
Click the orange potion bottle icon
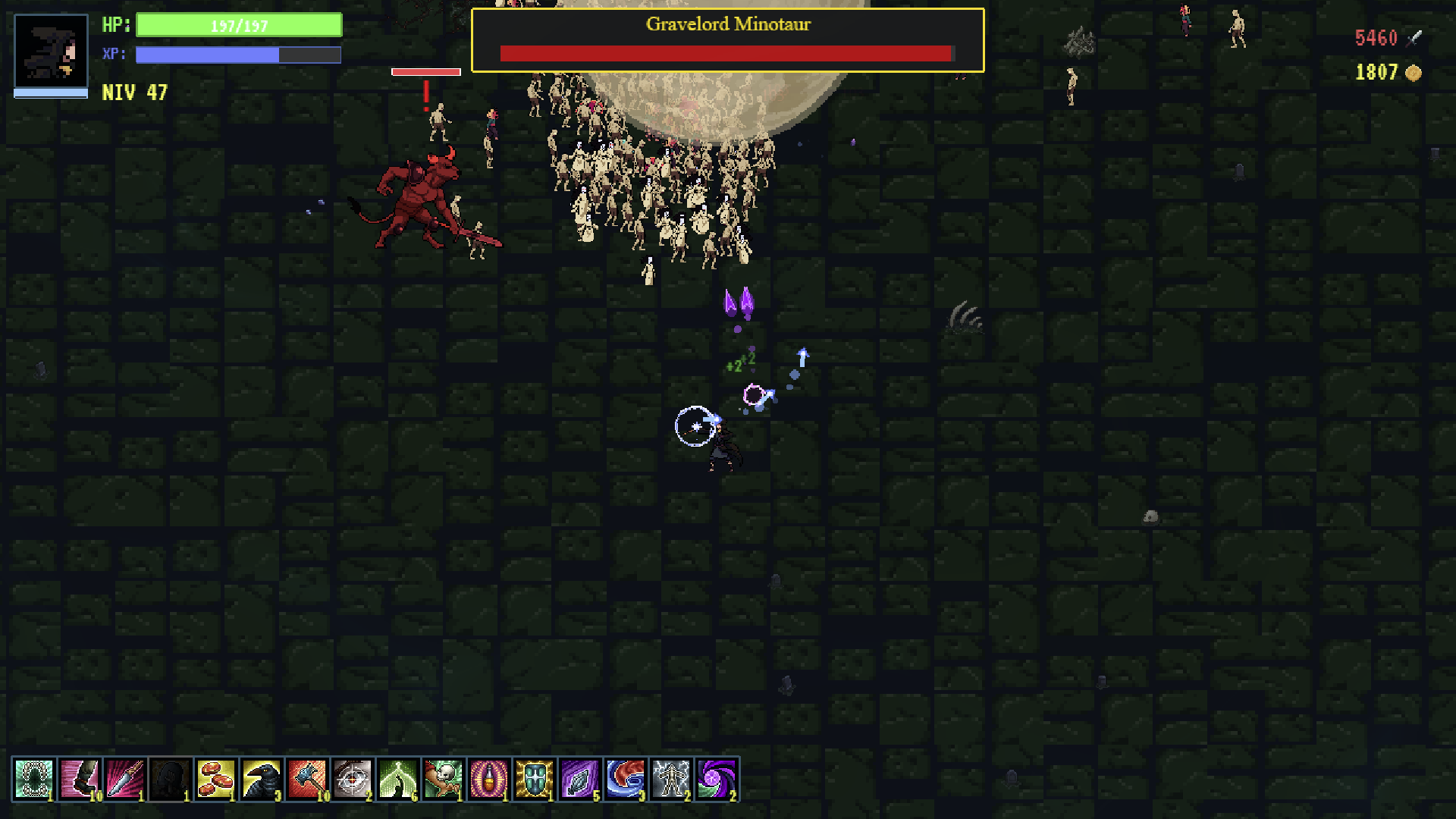489,779
